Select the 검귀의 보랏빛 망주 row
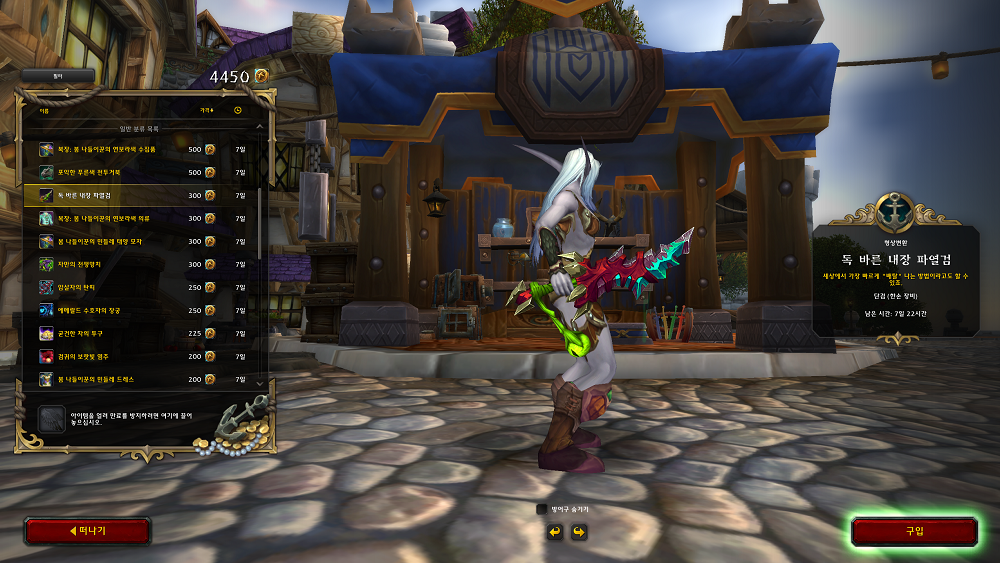 click(x=140, y=356)
